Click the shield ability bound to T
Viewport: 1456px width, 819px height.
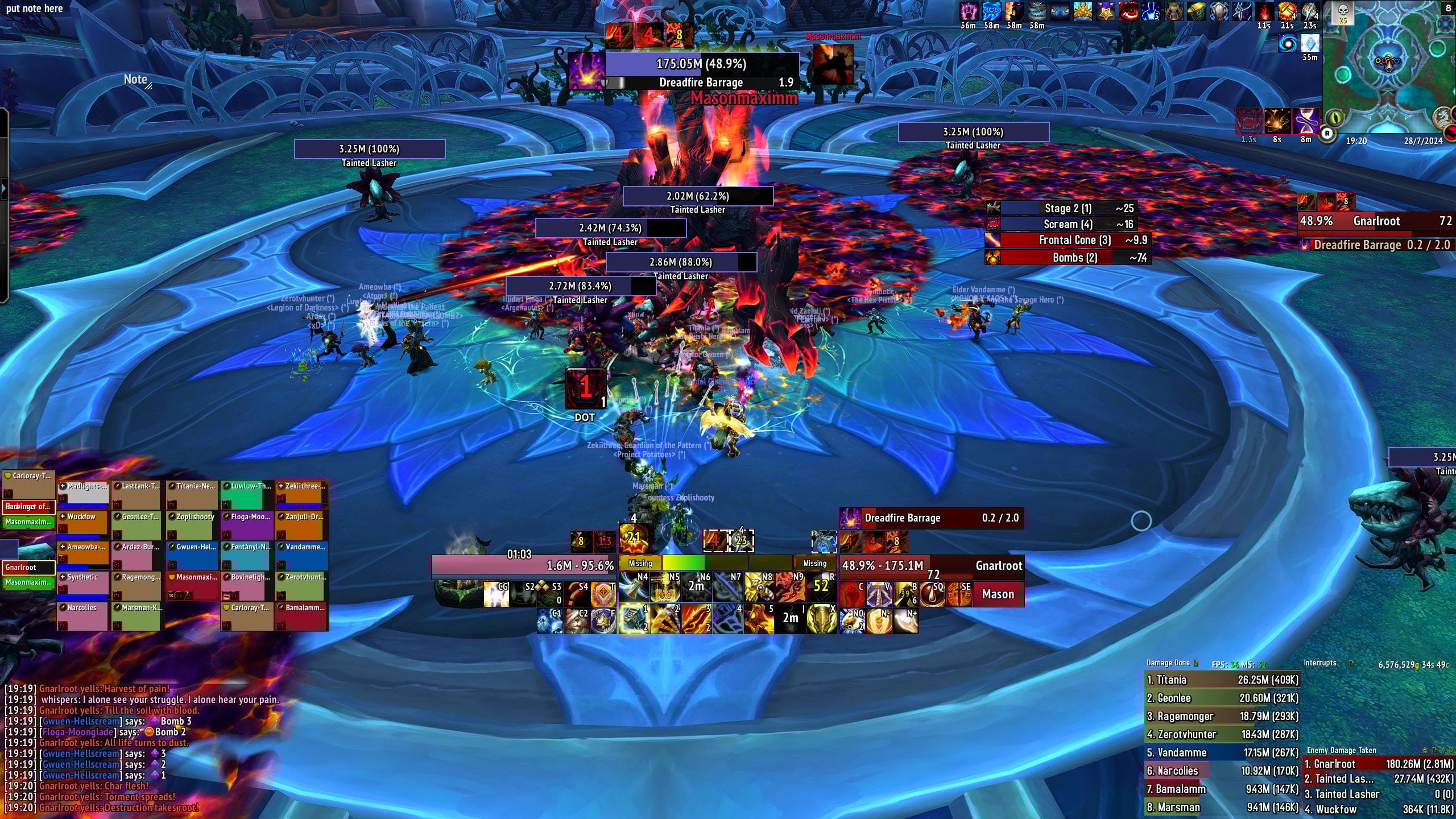coord(603,594)
